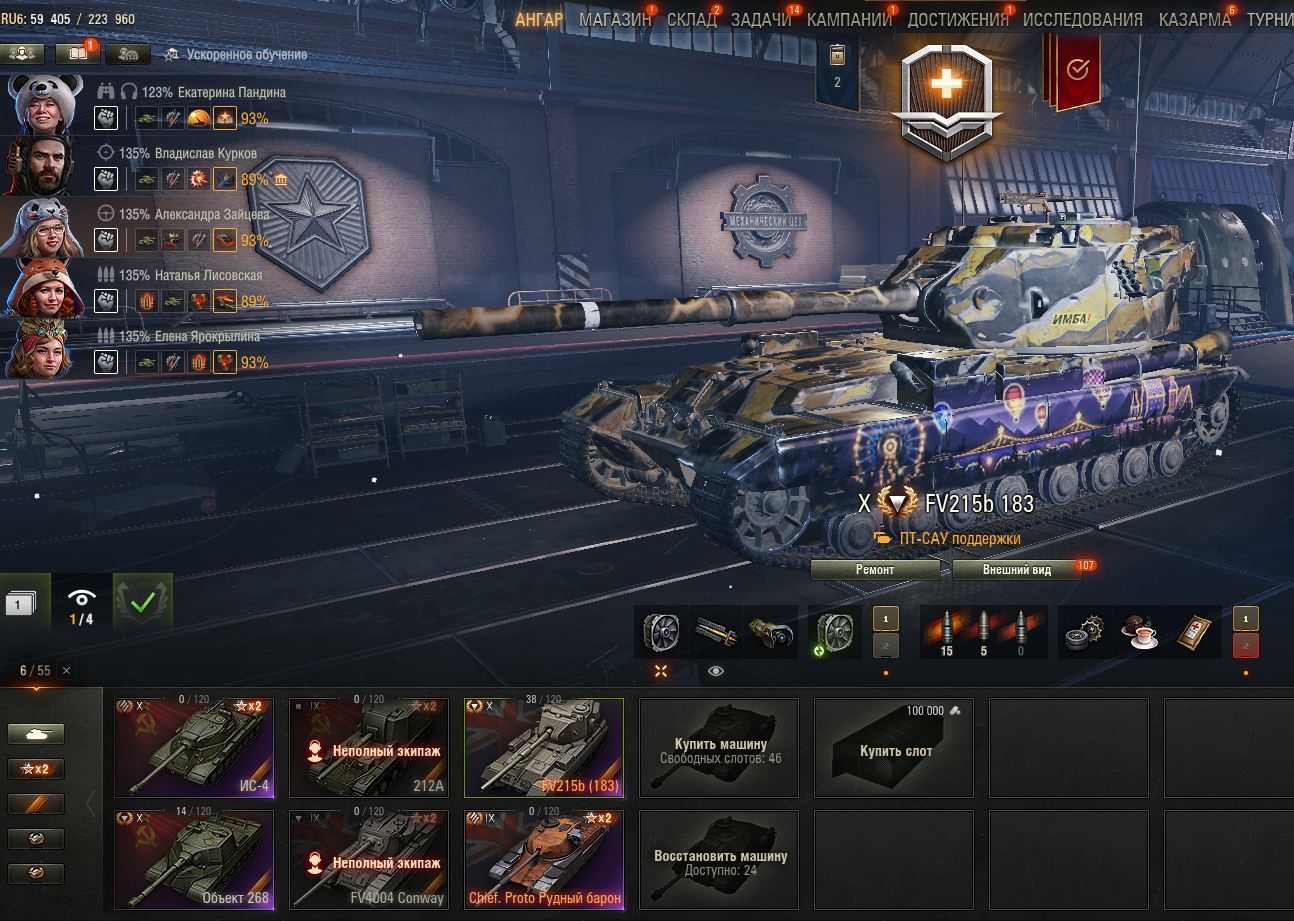Select the coffee cup consumable slot
Screen dimensions: 1294x921
tap(1142, 632)
